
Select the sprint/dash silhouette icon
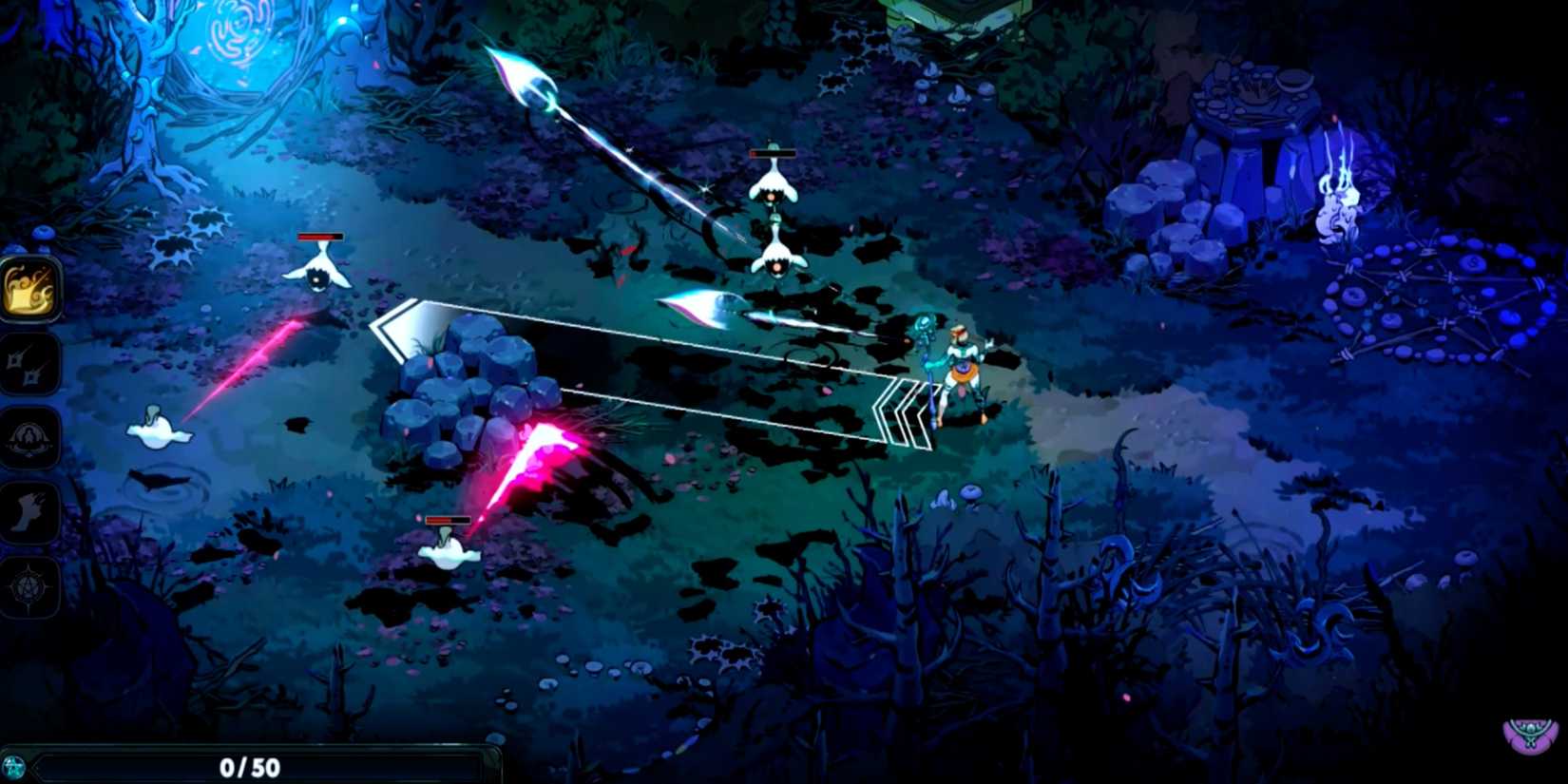coord(29,511)
